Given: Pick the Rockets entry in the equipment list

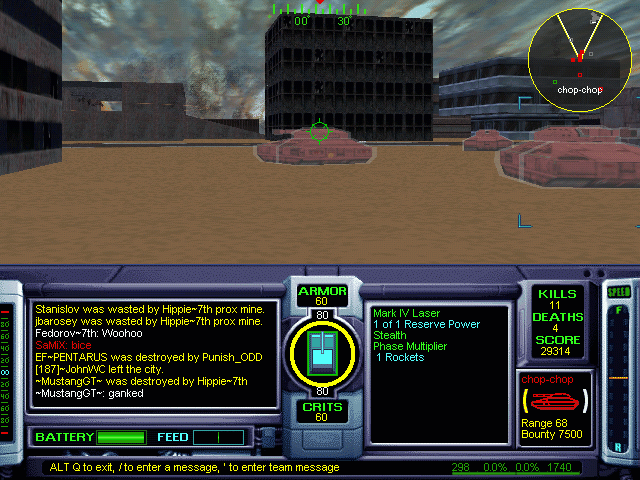Looking at the screenshot, I should pyautogui.click(x=400, y=357).
